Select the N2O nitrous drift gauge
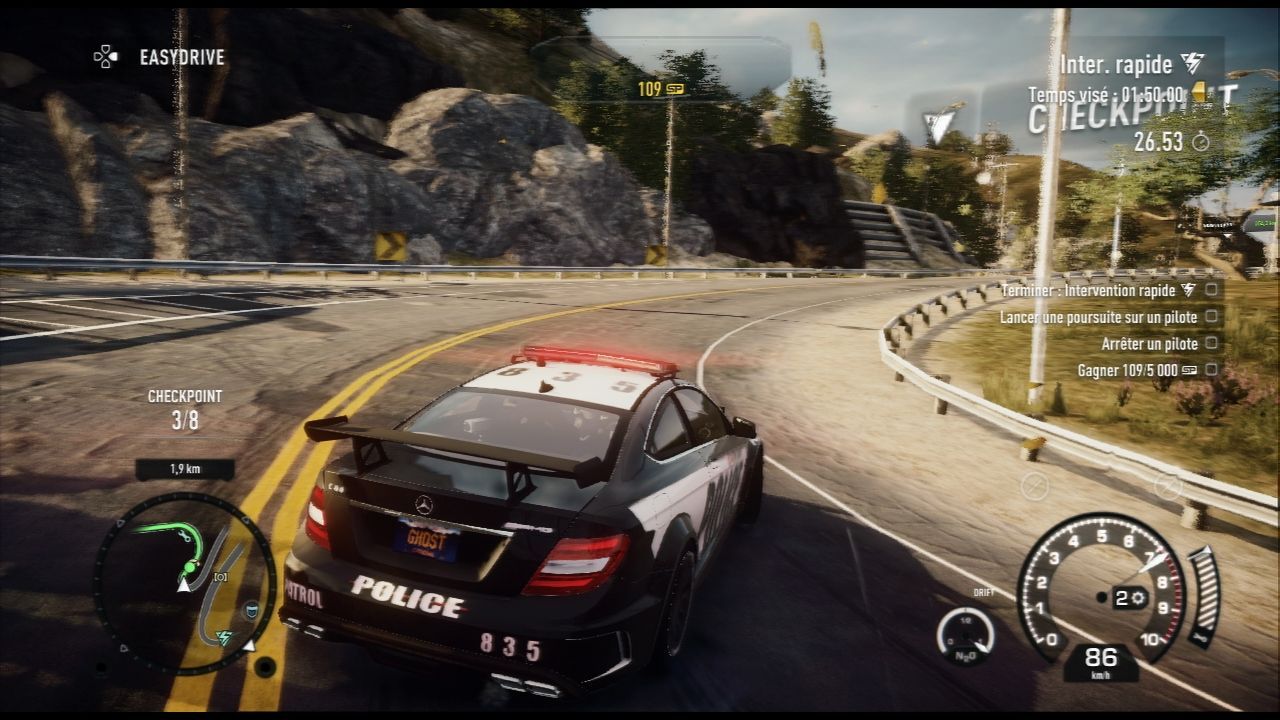This screenshot has width=1280, height=720. click(966, 635)
